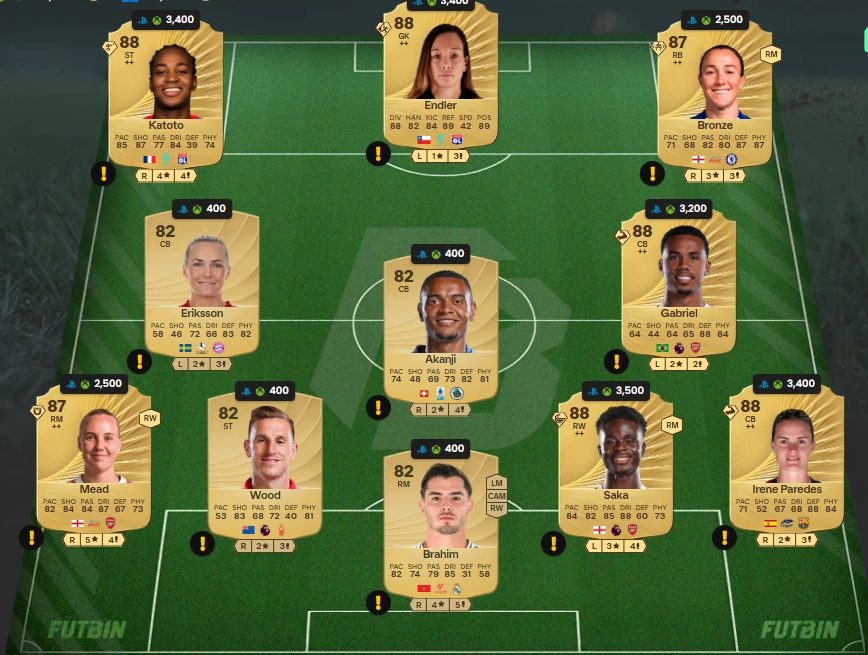Pick the Gabriel centre-back card
This screenshot has height=655, width=868.
679,280
